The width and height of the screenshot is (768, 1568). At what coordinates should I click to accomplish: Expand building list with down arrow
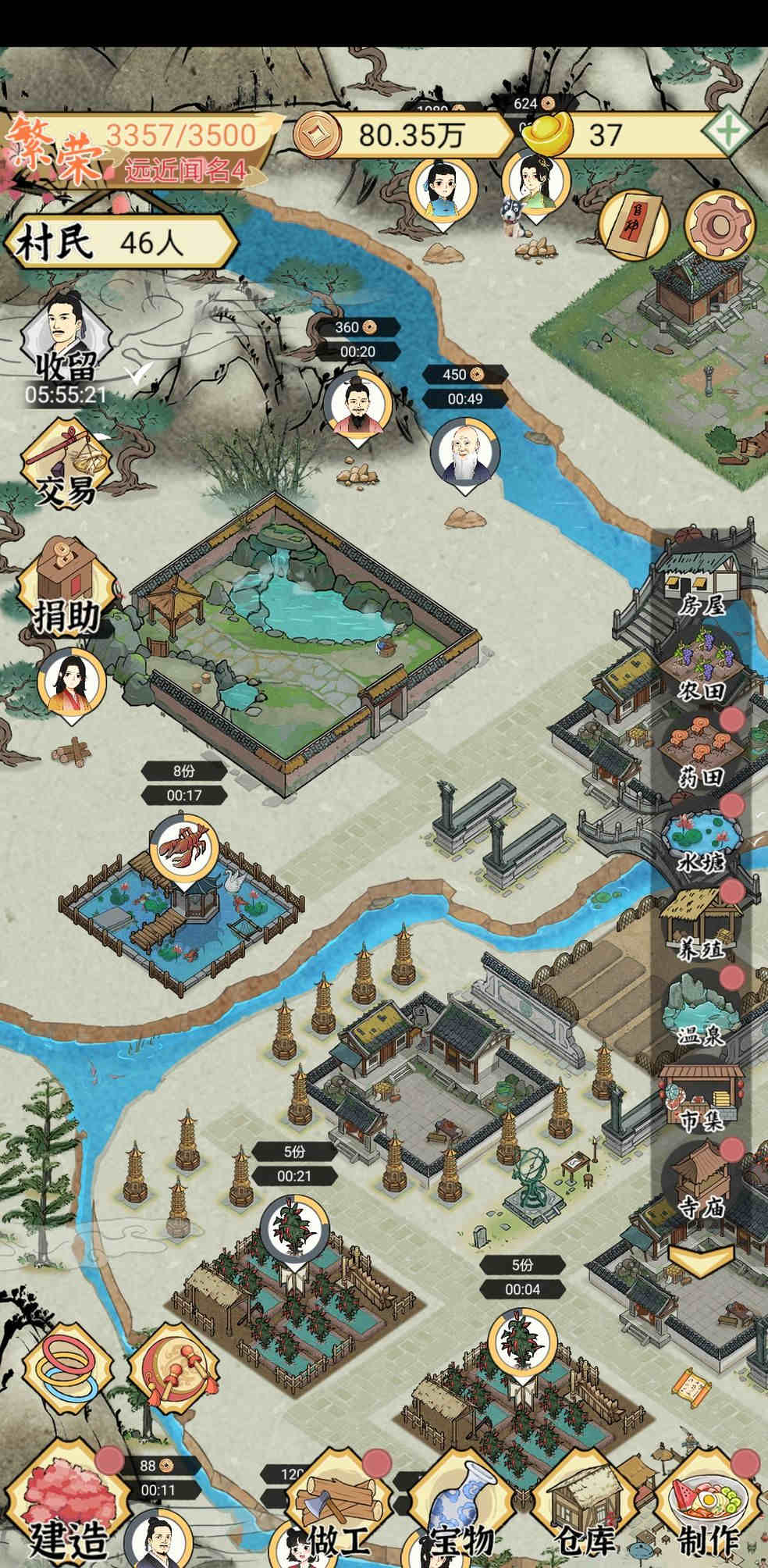[699, 1259]
